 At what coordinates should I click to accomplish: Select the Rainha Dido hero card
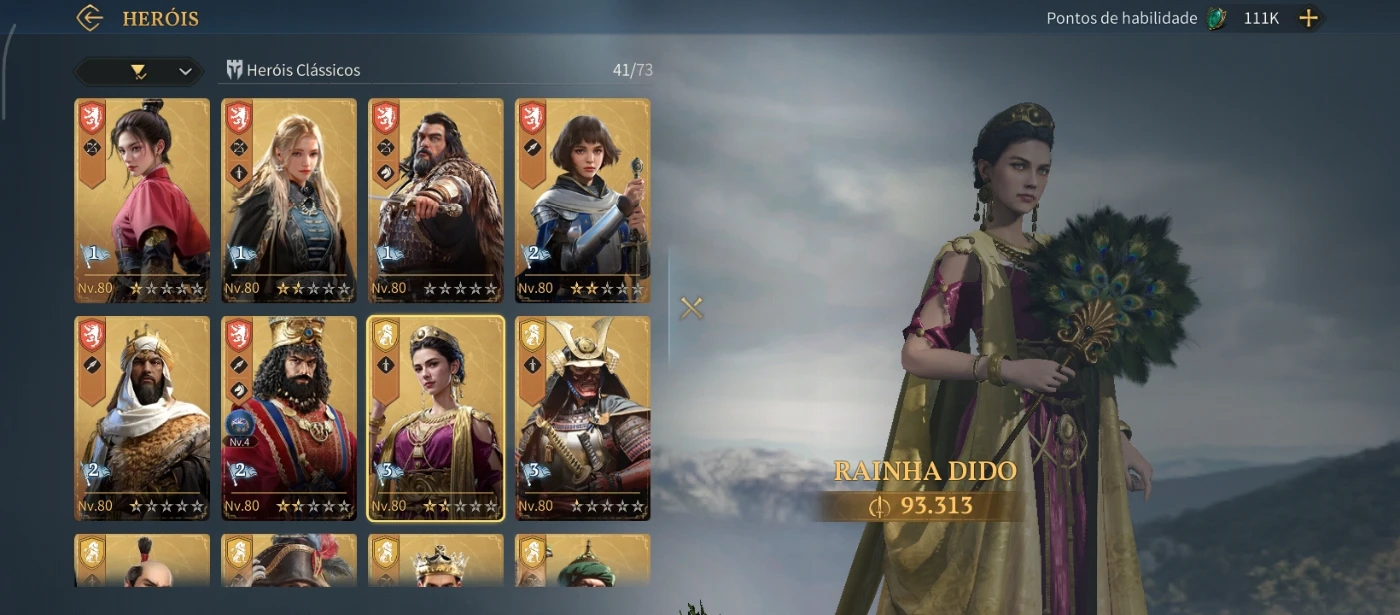coord(436,418)
